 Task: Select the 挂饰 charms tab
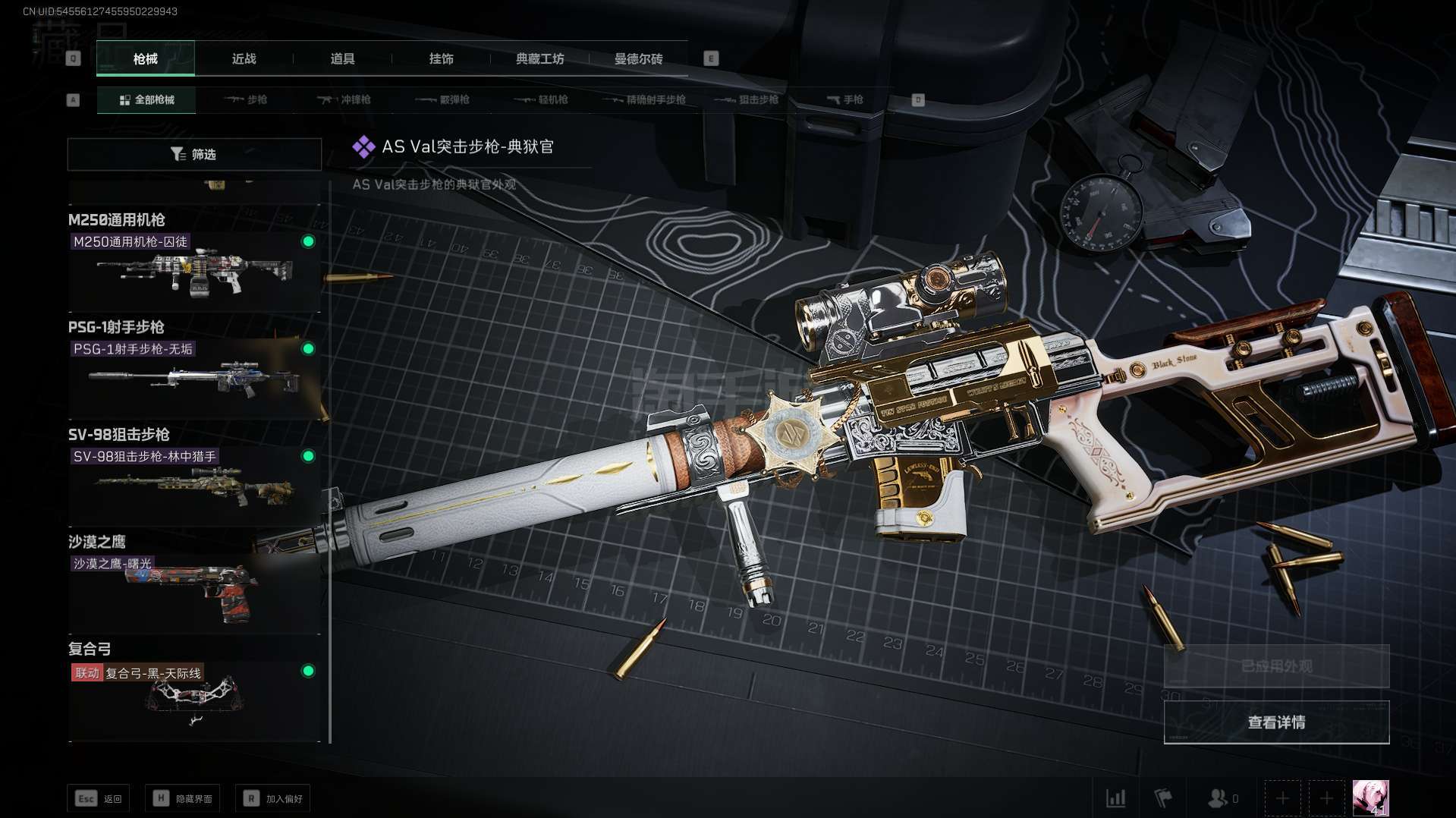[x=441, y=59]
